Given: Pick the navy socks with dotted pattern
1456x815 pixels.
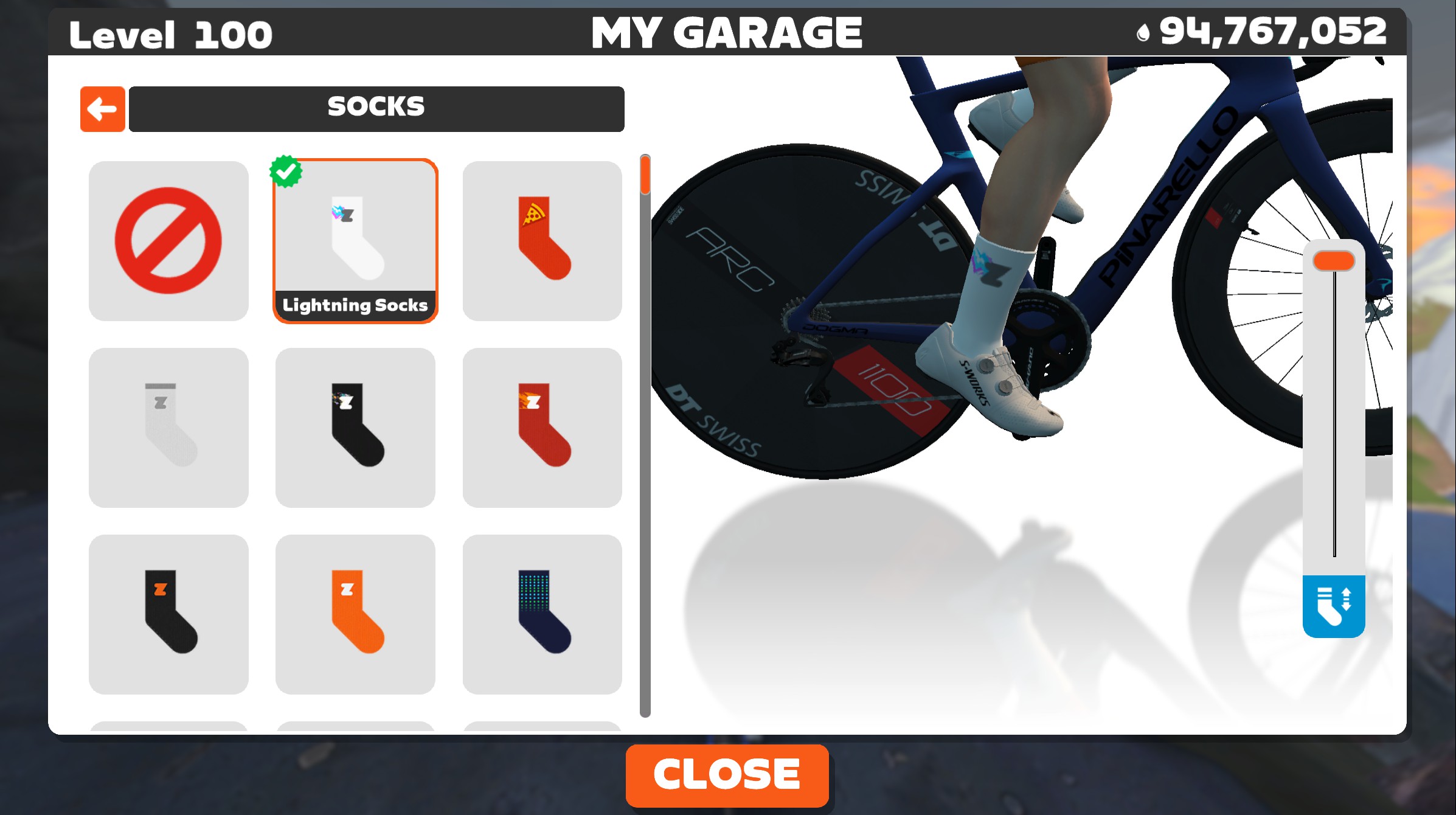Looking at the screenshot, I should [x=542, y=614].
